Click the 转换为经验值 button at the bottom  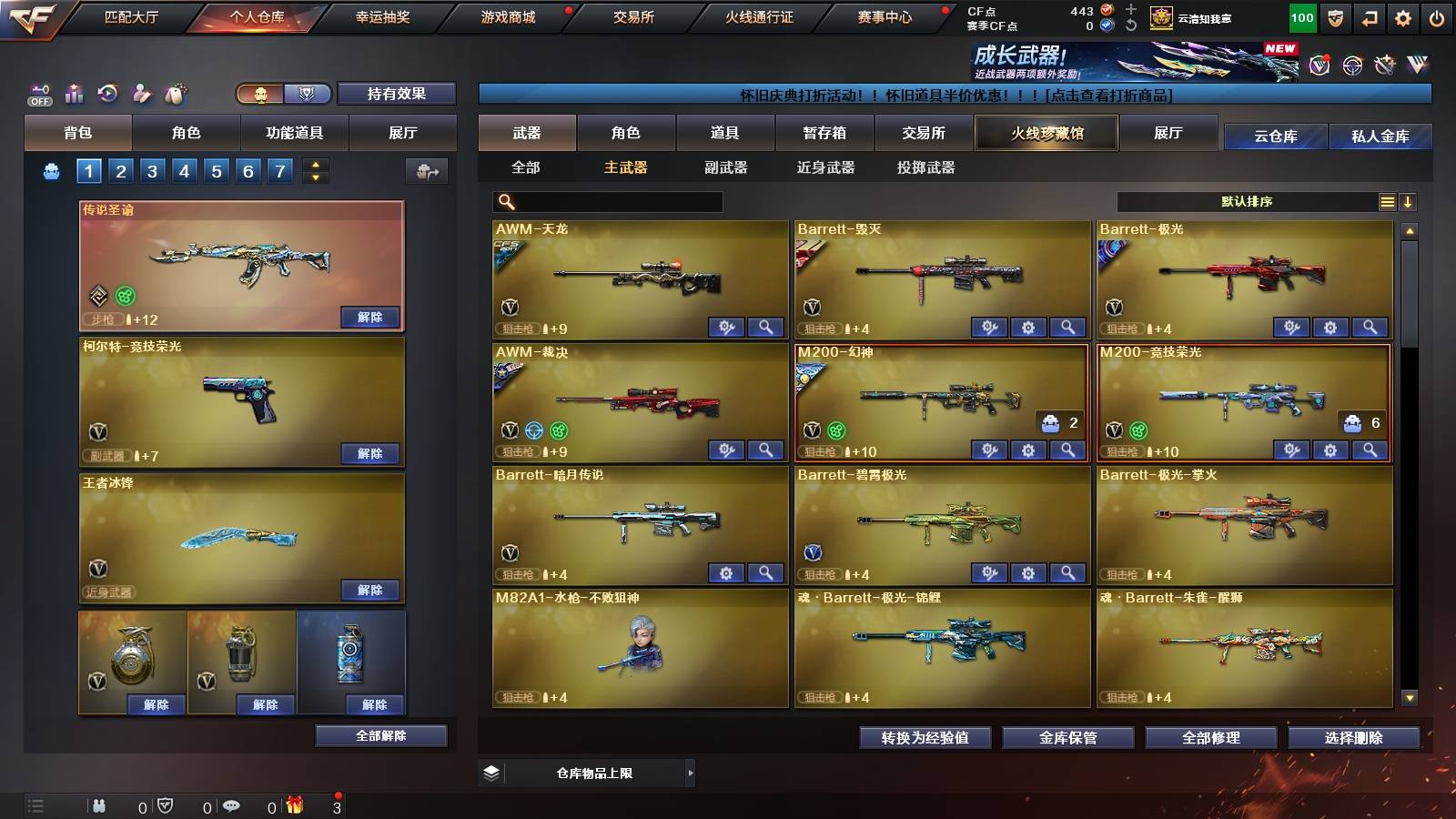925,738
